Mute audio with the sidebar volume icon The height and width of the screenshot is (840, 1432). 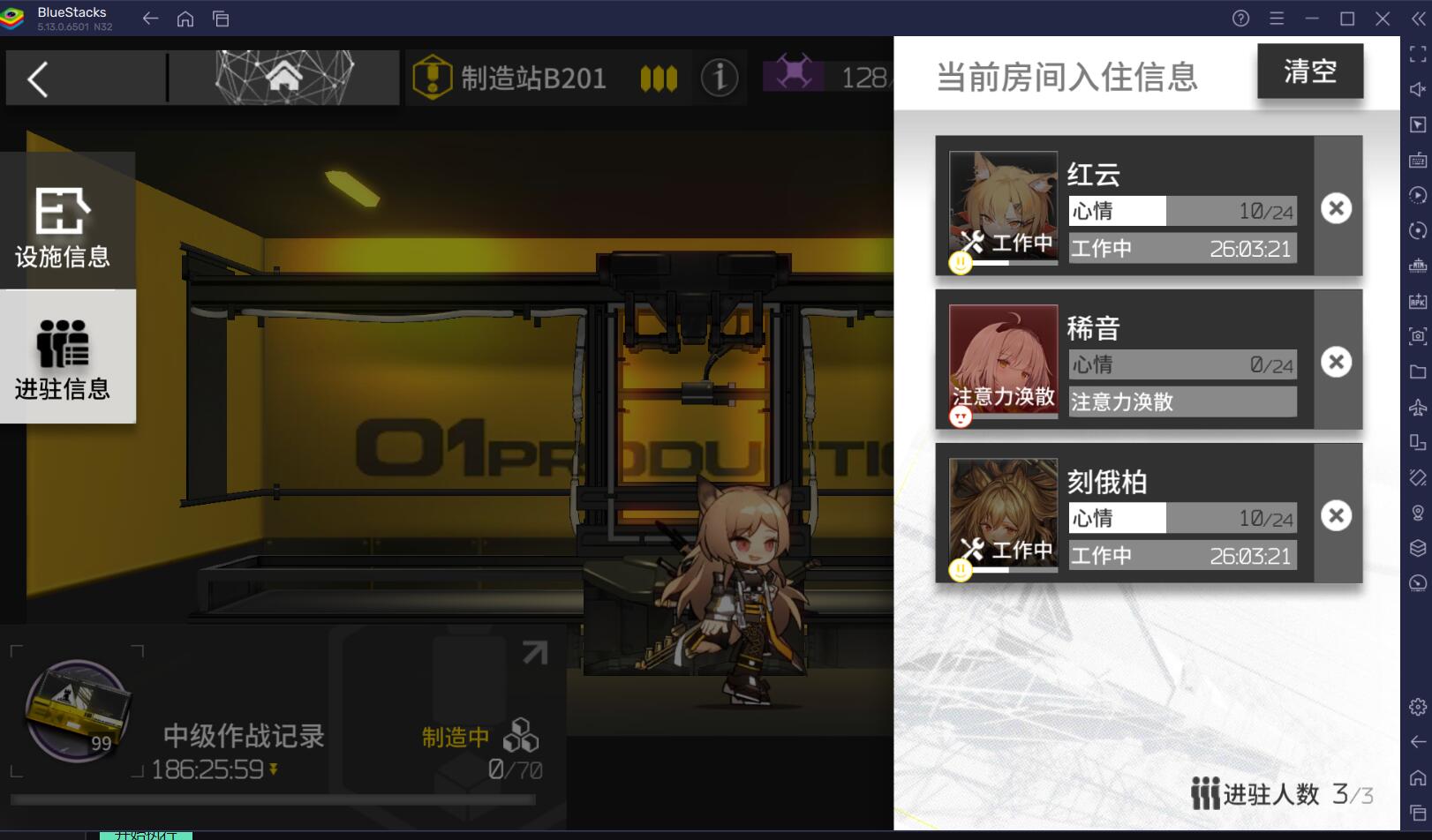[x=1417, y=88]
